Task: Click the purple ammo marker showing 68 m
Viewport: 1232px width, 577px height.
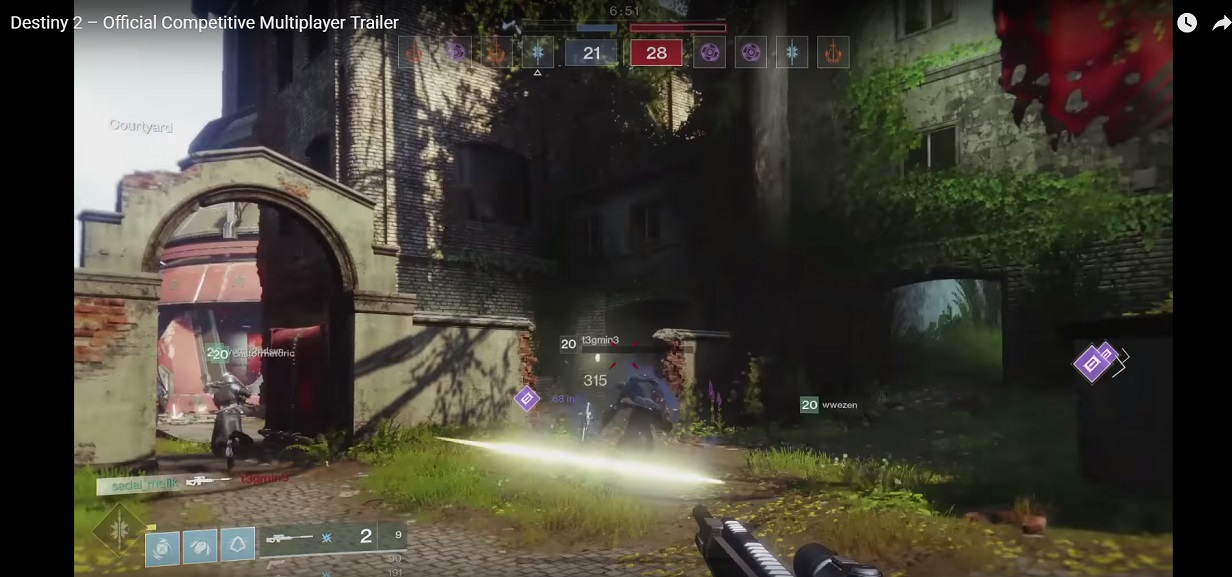Action: tap(527, 399)
